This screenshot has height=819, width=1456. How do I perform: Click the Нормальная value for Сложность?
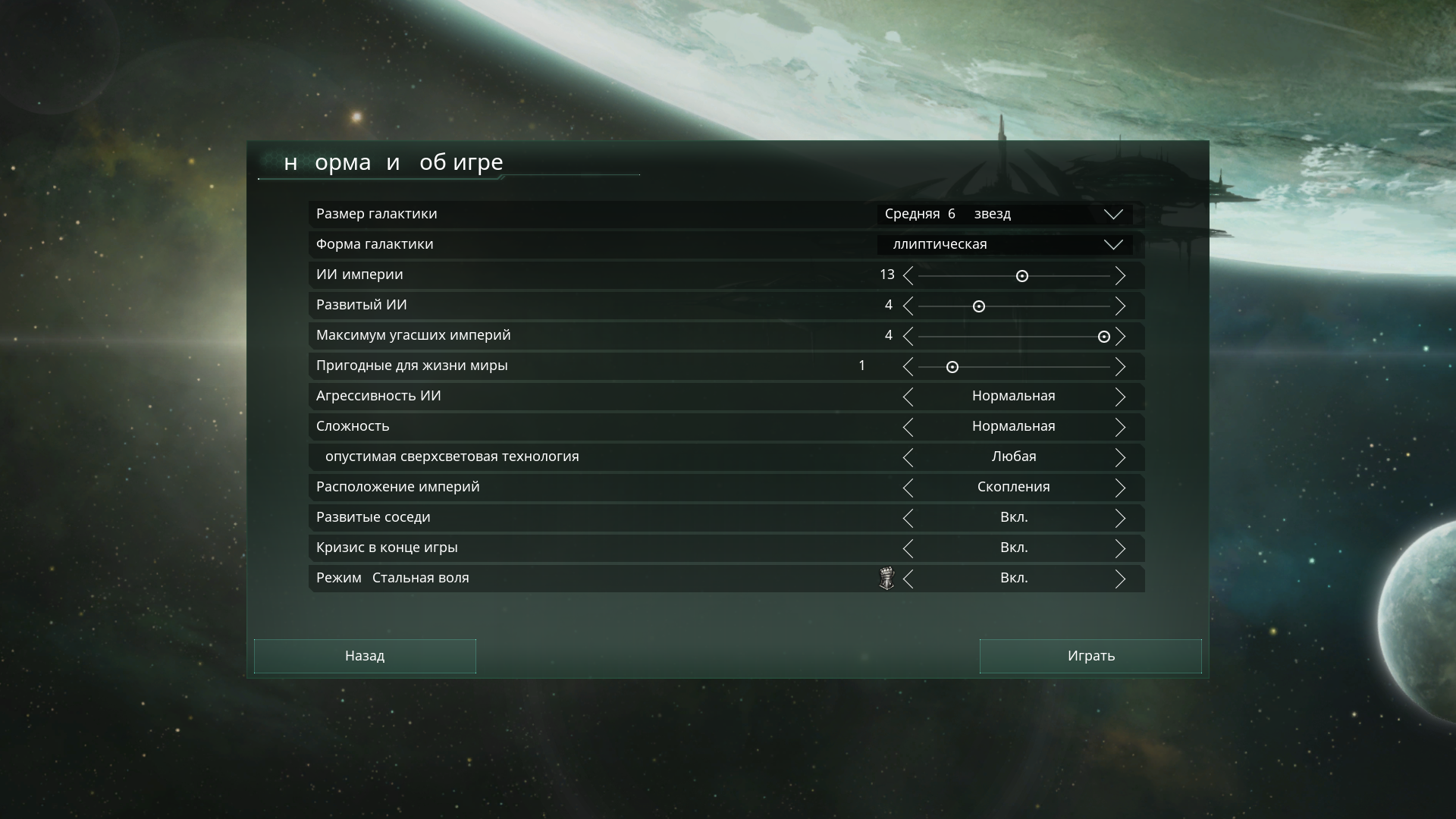1012,426
